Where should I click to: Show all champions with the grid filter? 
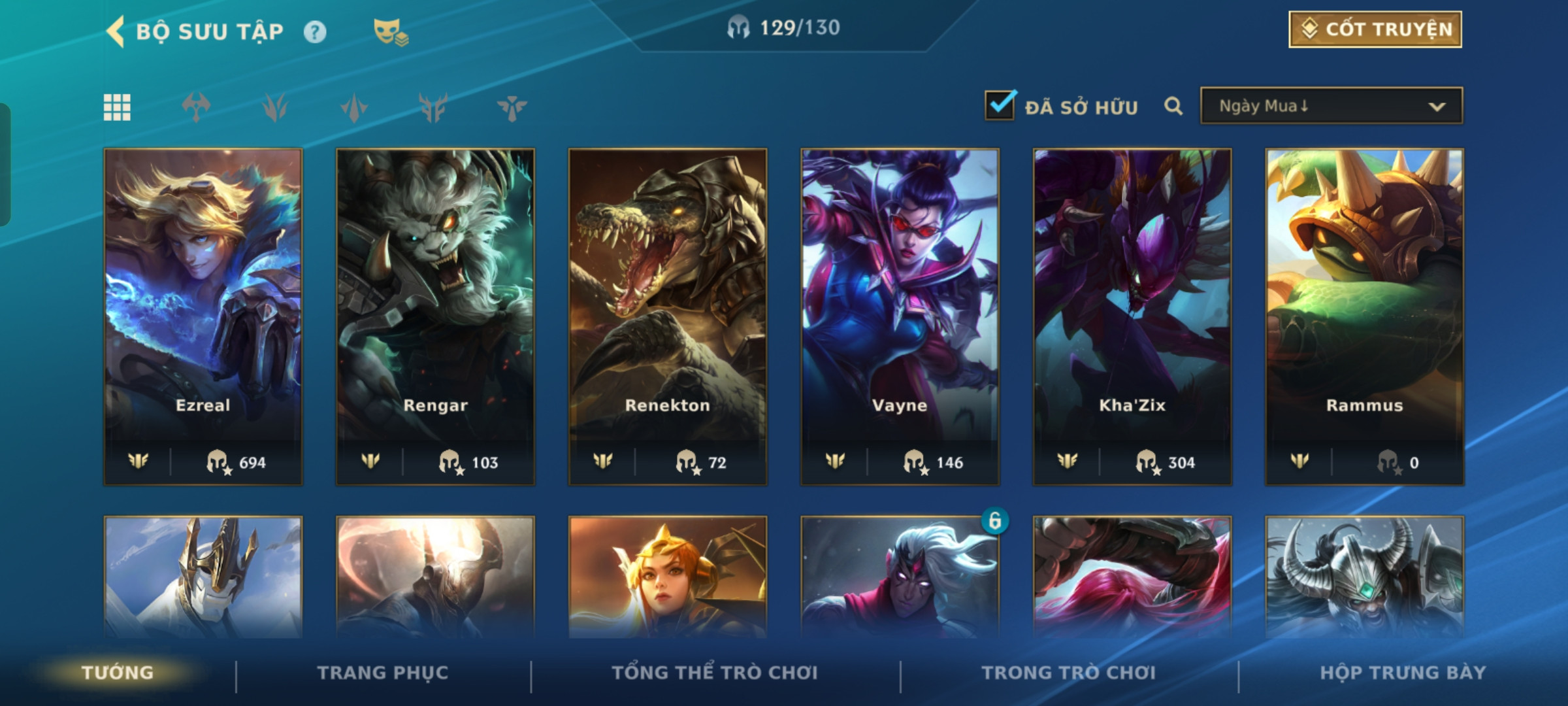pyautogui.click(x=117, y=107)
